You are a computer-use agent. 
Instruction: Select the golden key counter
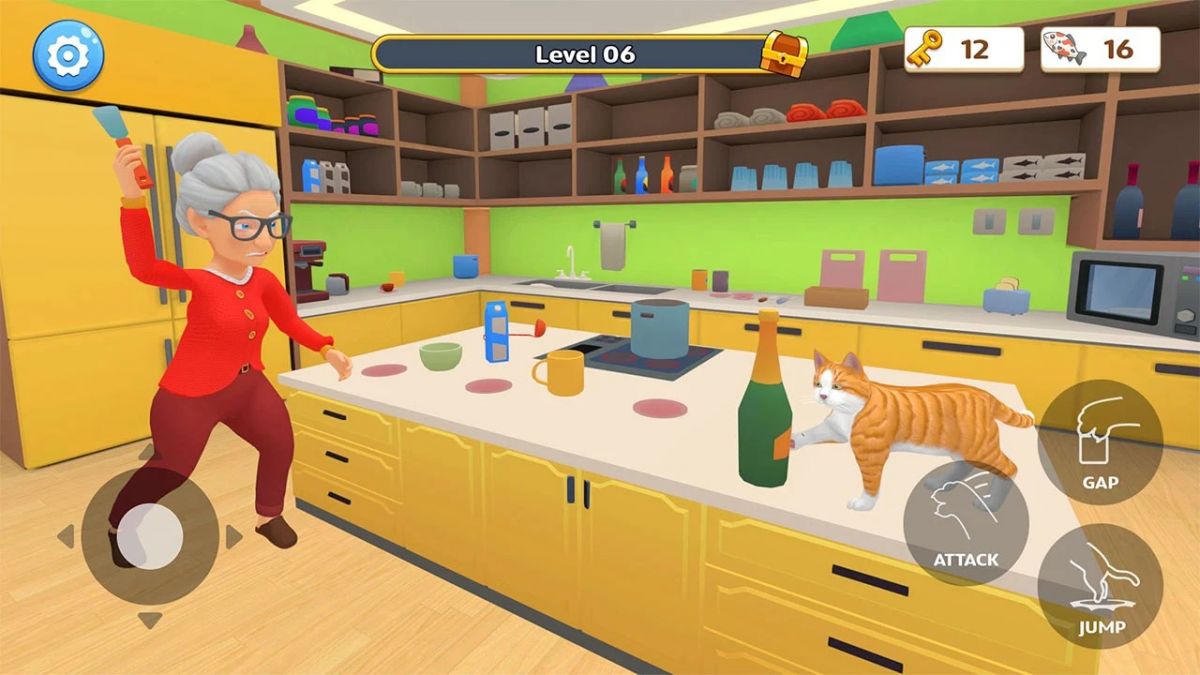point(963,49)
